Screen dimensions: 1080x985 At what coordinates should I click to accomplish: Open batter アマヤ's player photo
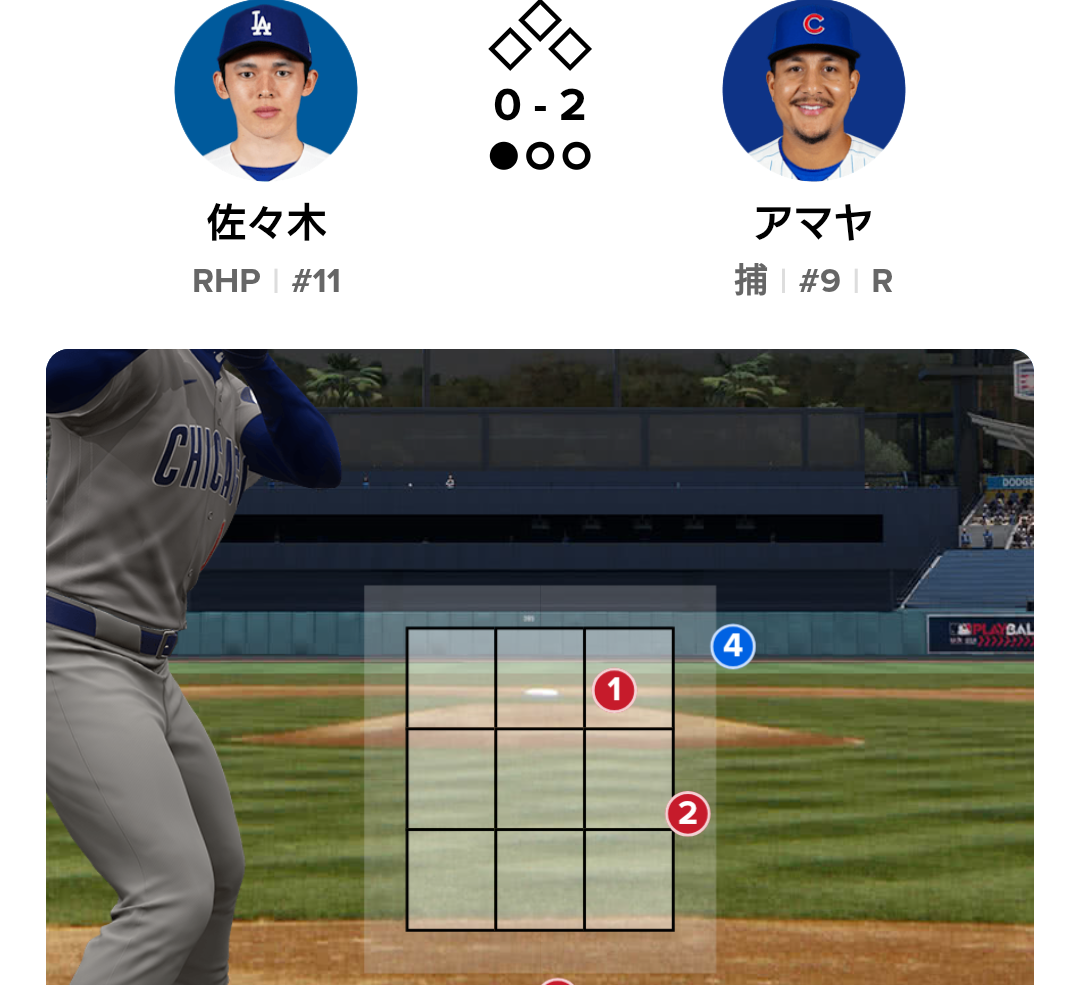tap(813, 91)
